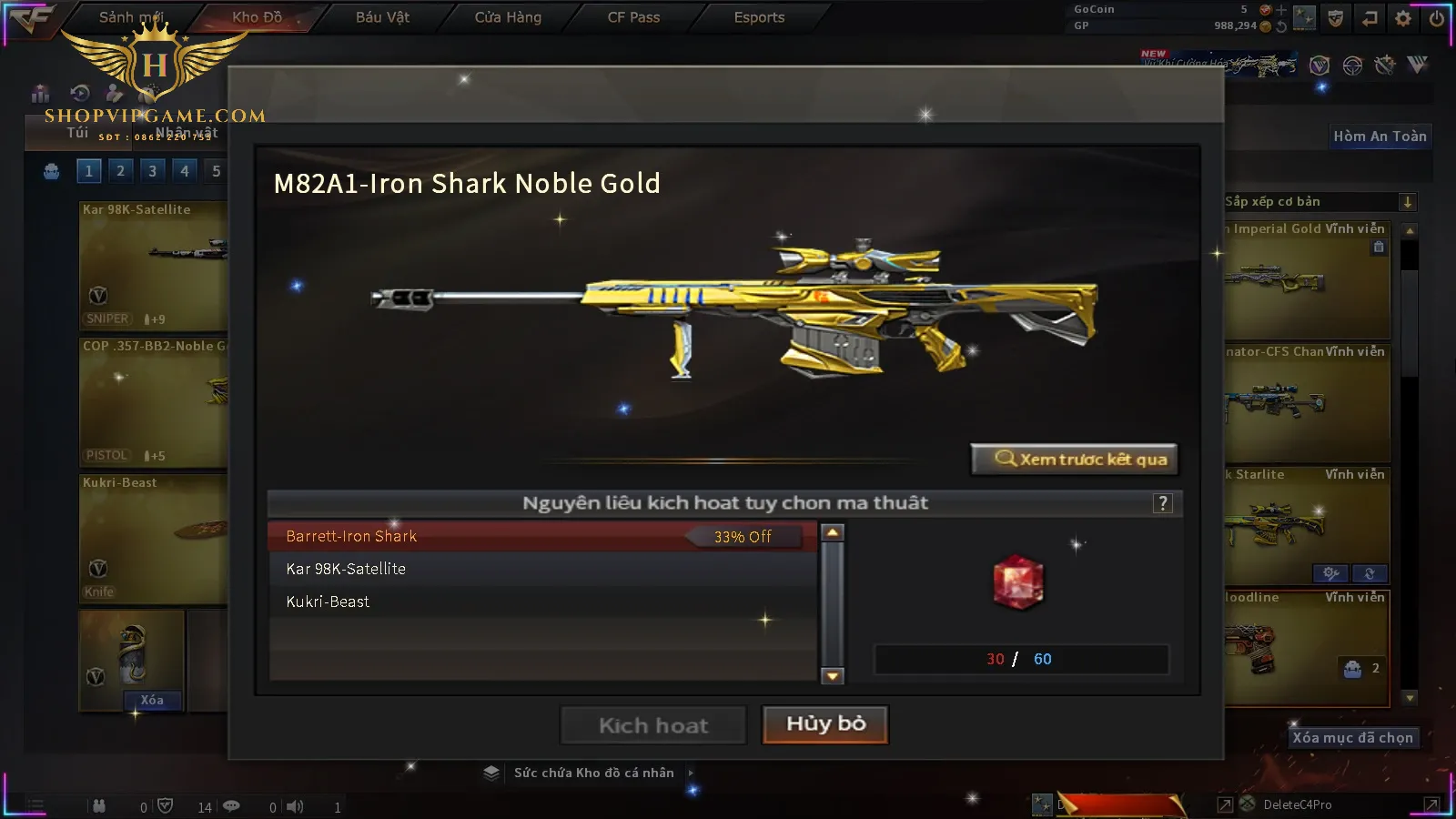This screenshot has height=819, width=1456.
Task: Open the question mark help button
Action: click(1162, 503)
